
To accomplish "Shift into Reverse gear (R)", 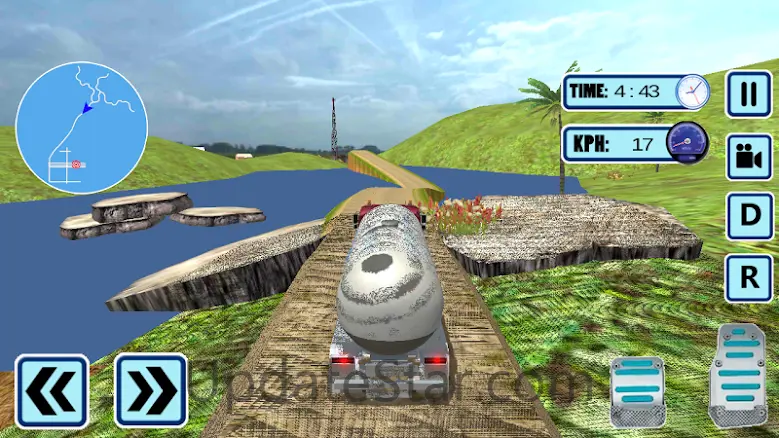I will 748,277.
